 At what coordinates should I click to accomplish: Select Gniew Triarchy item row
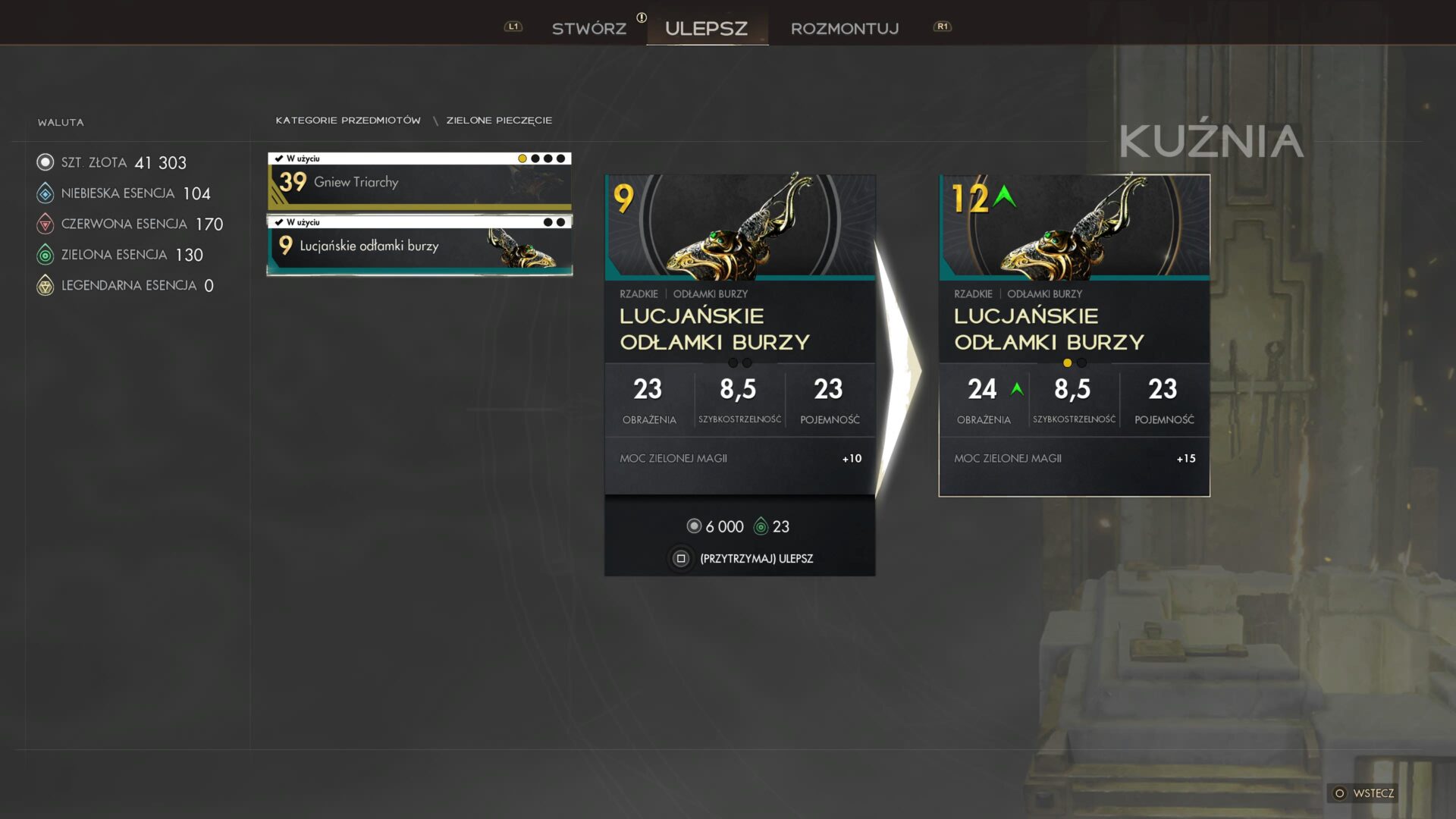click(419, 182)
